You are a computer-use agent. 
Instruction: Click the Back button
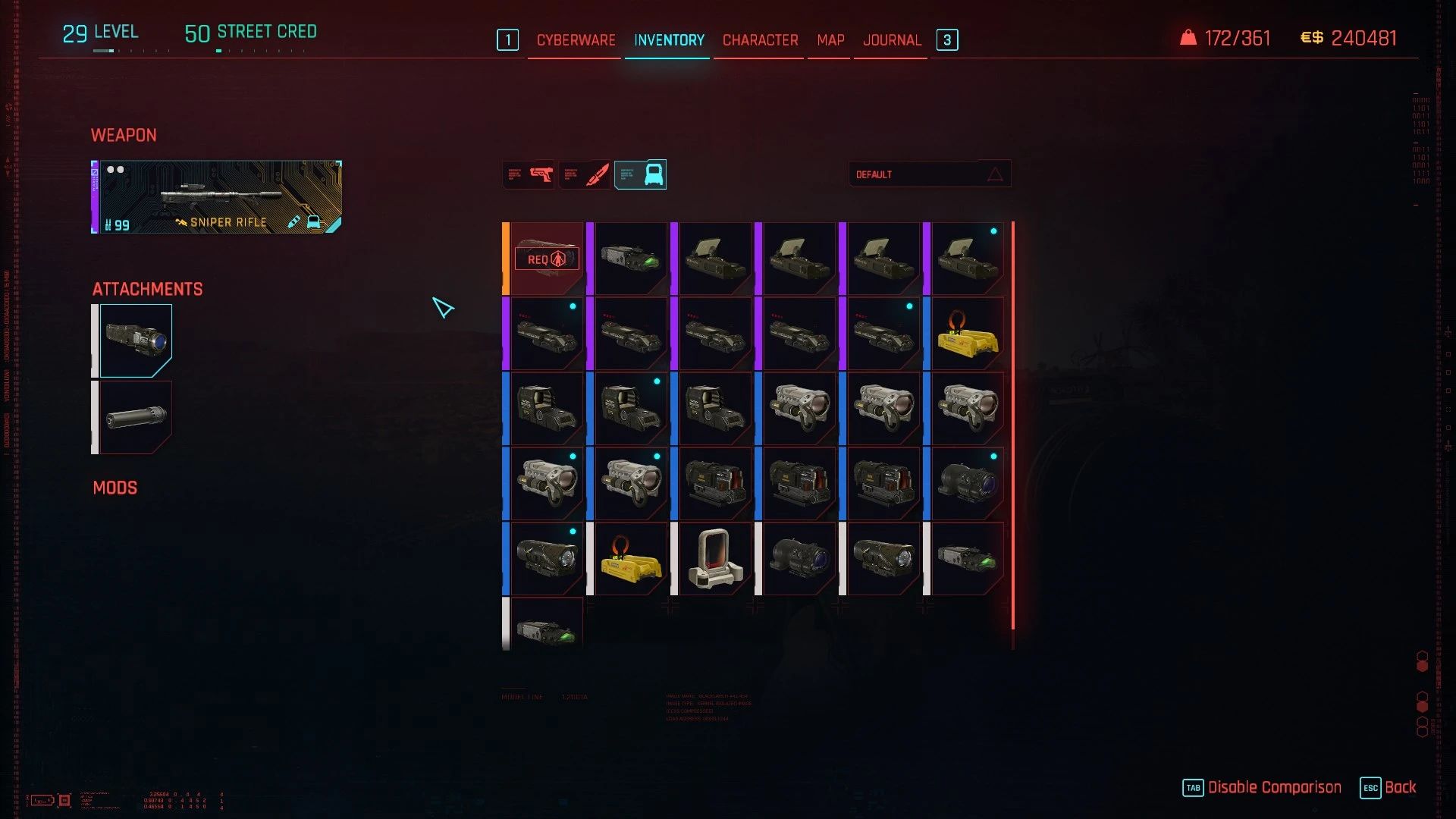(x=1401, y=788)
